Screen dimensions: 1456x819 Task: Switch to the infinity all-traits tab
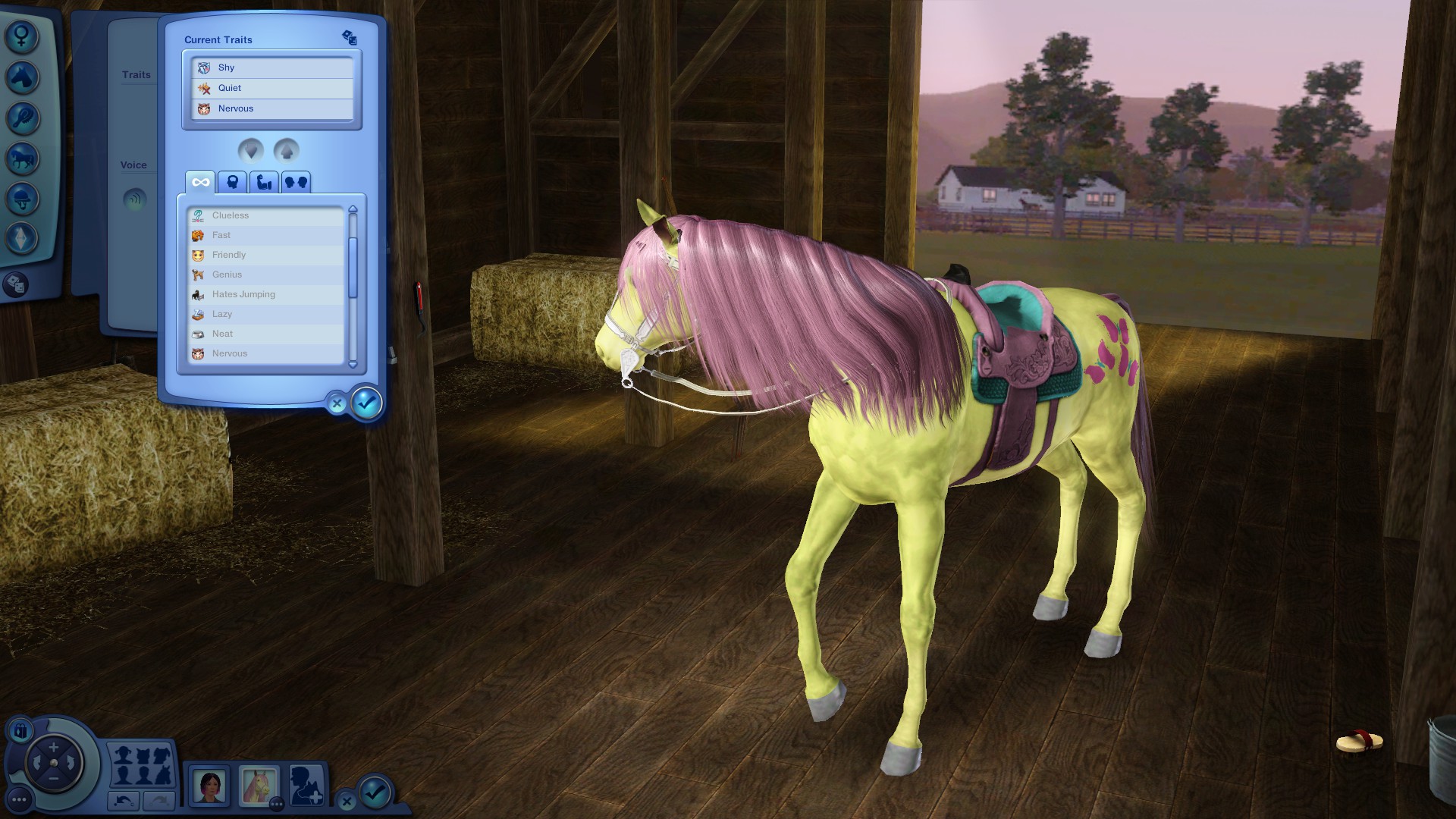coord(200,182)
